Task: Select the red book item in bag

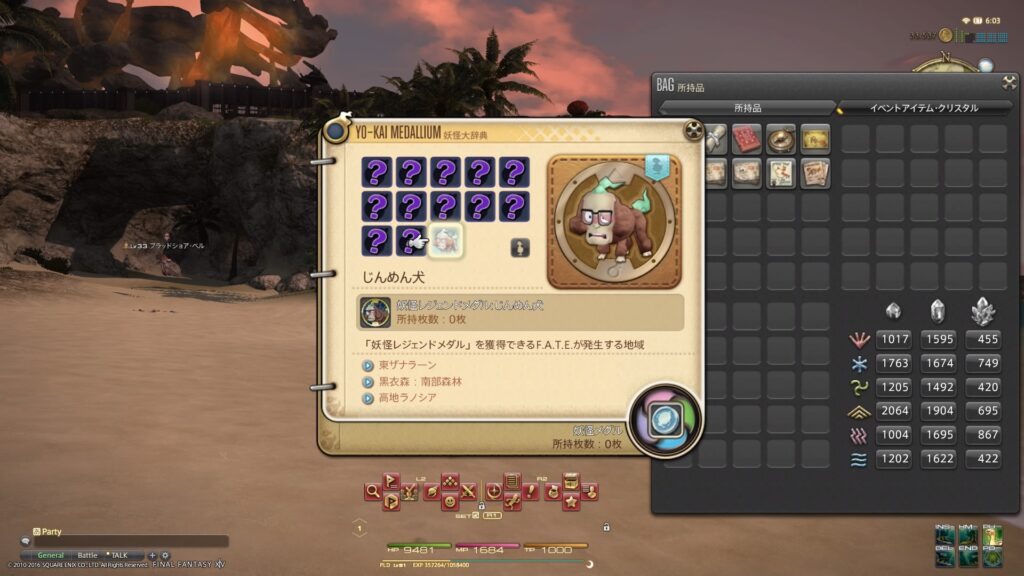Action: pyautogui.click(x=746, y=139)
